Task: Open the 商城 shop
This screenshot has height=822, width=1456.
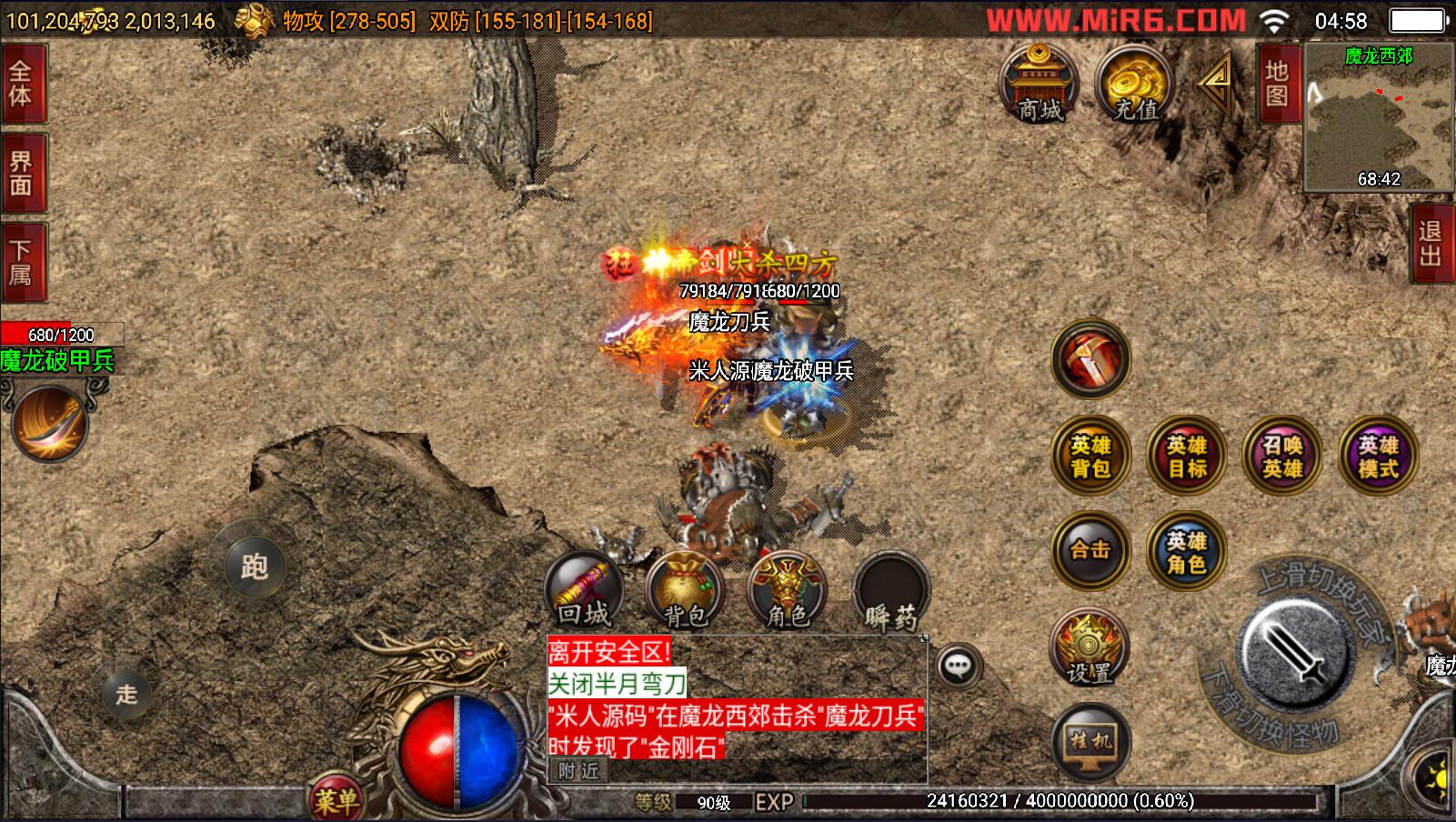Action: coord(1039,84)
